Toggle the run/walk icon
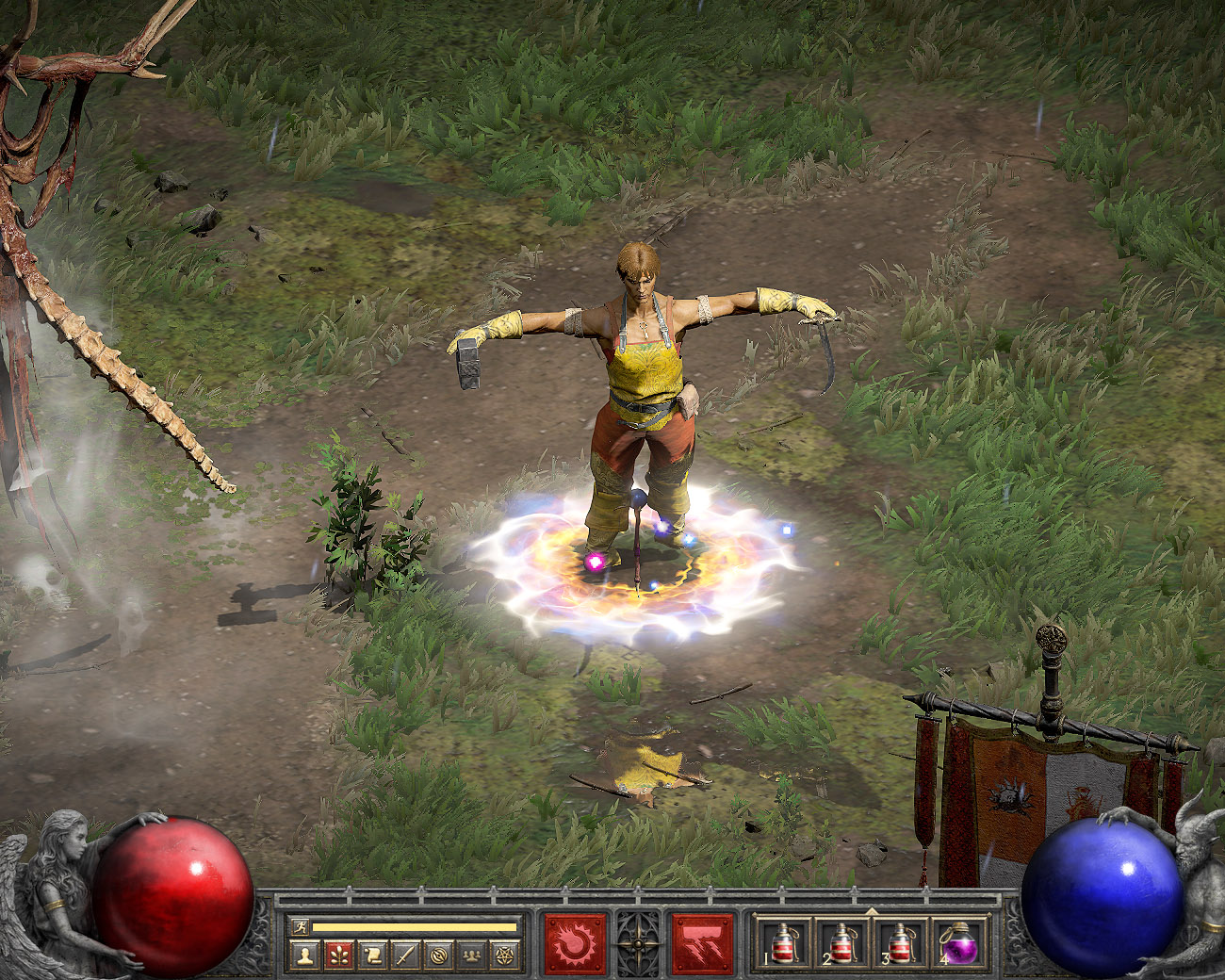 tap(300, 927)
